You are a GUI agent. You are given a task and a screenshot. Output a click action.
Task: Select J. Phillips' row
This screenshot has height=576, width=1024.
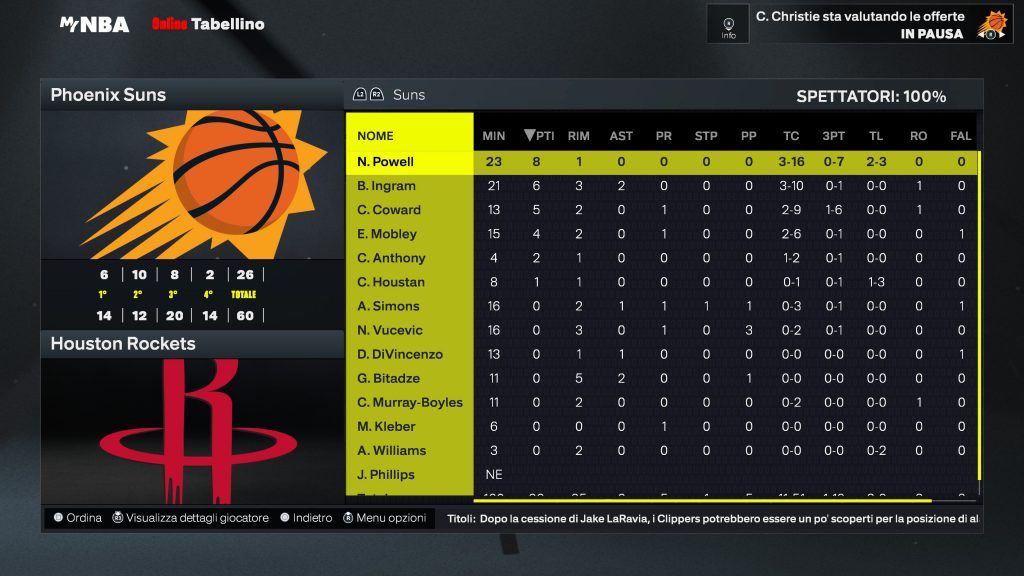coord(386,474)
